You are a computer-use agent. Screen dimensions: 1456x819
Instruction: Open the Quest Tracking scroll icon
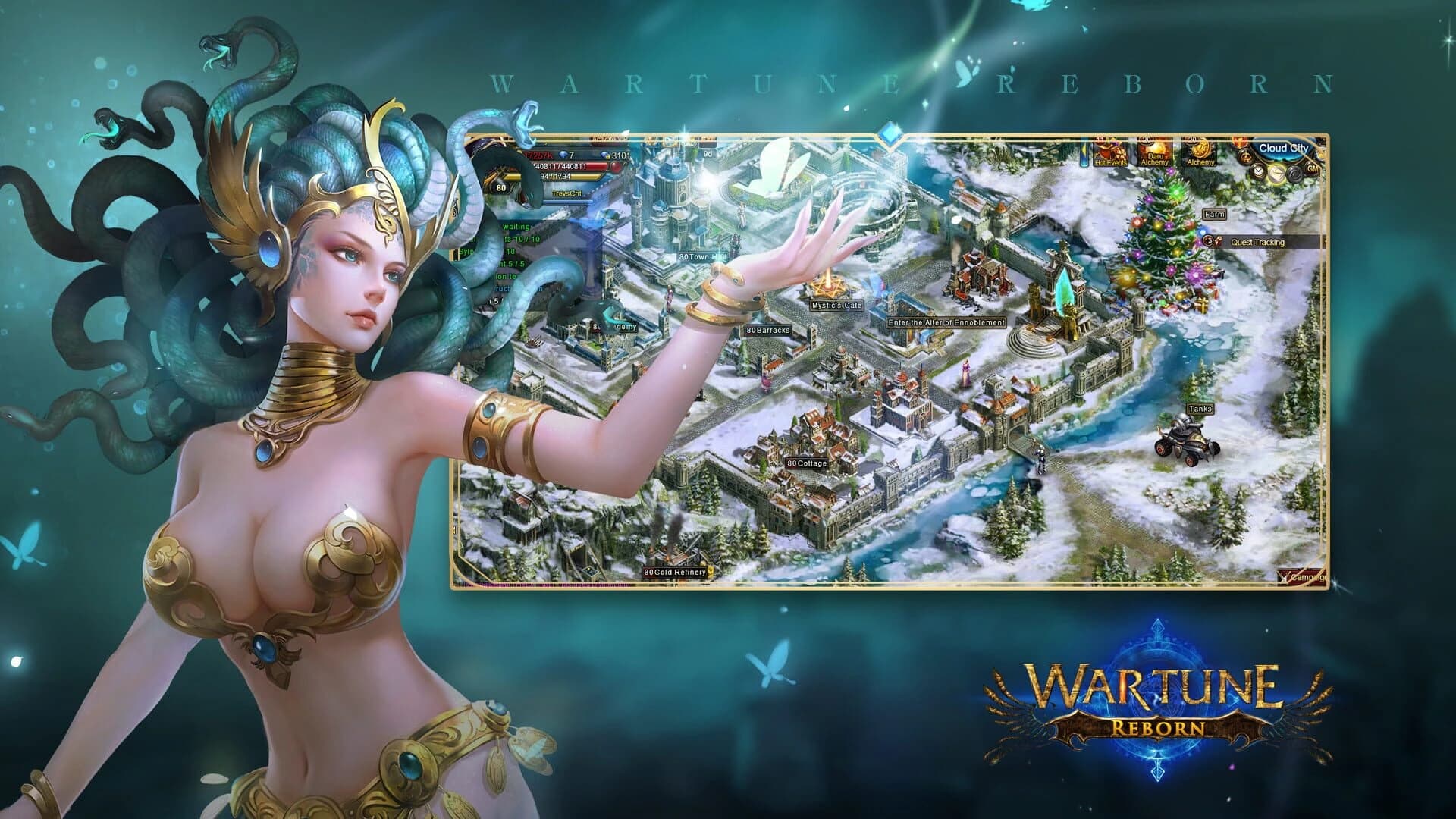(x=1218, y=243)
